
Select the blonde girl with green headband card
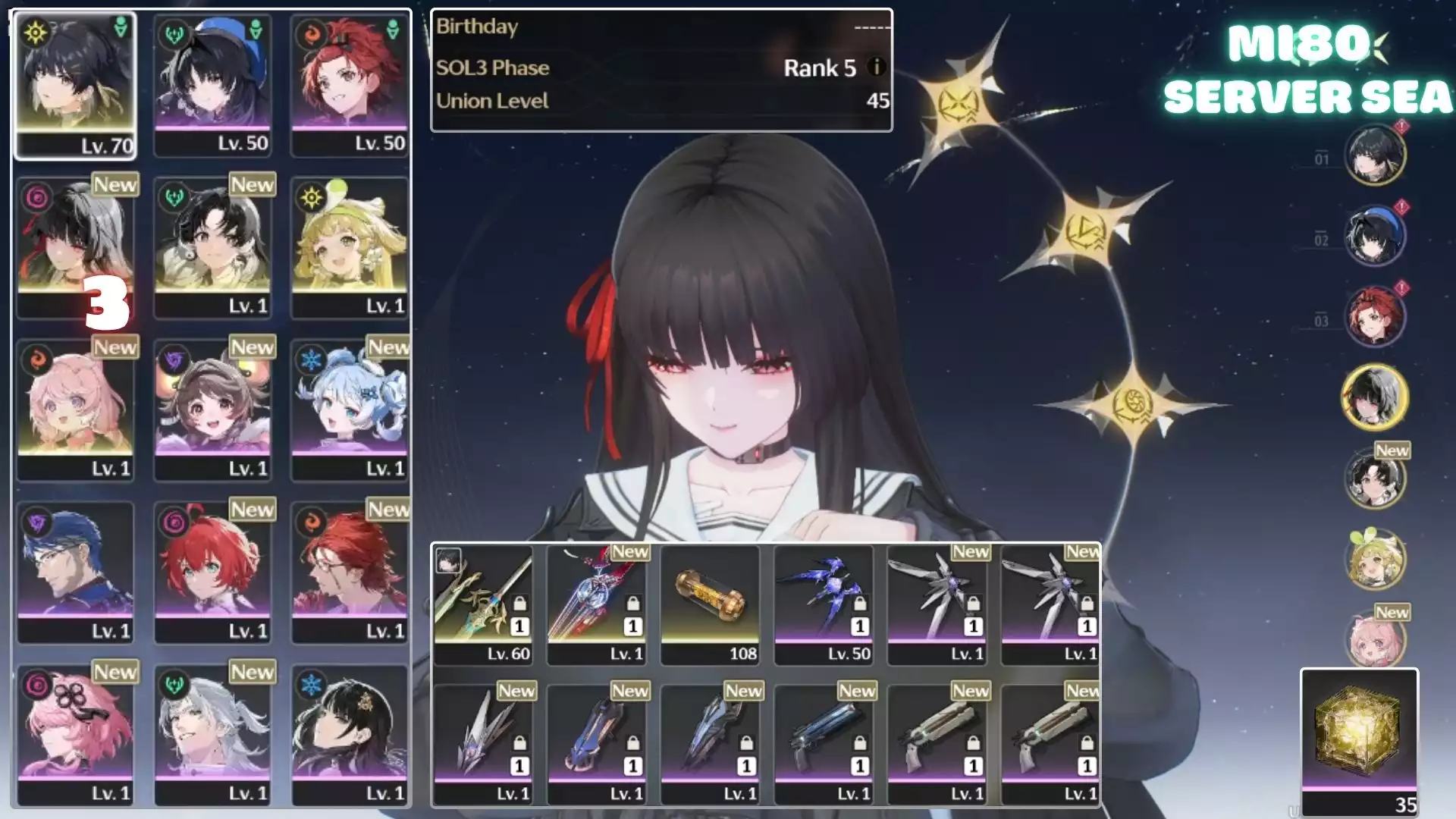(x=350, y=247)
